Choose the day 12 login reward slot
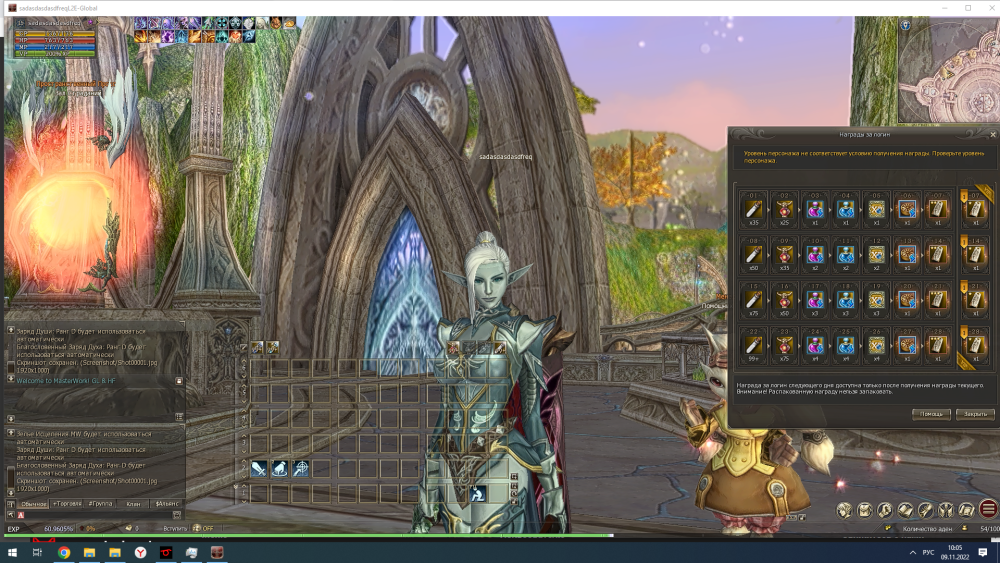The height and width of the screenshot is (563, 1000). coord(876,254)
